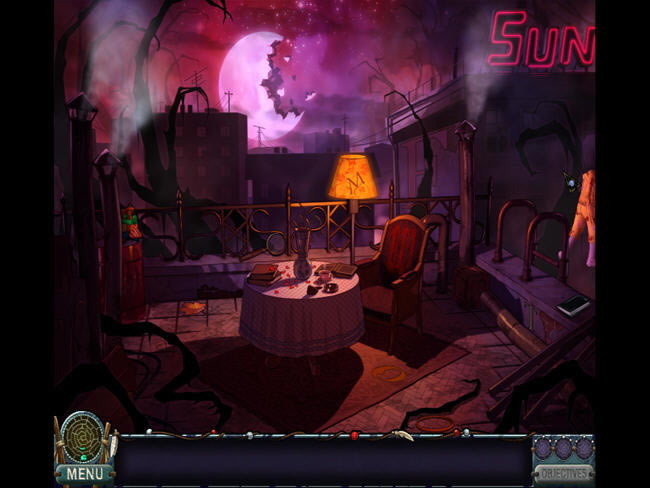The width and height of the screenshot is (650, 488).
Task: Open the Menu button
Action: click(84, 472)
